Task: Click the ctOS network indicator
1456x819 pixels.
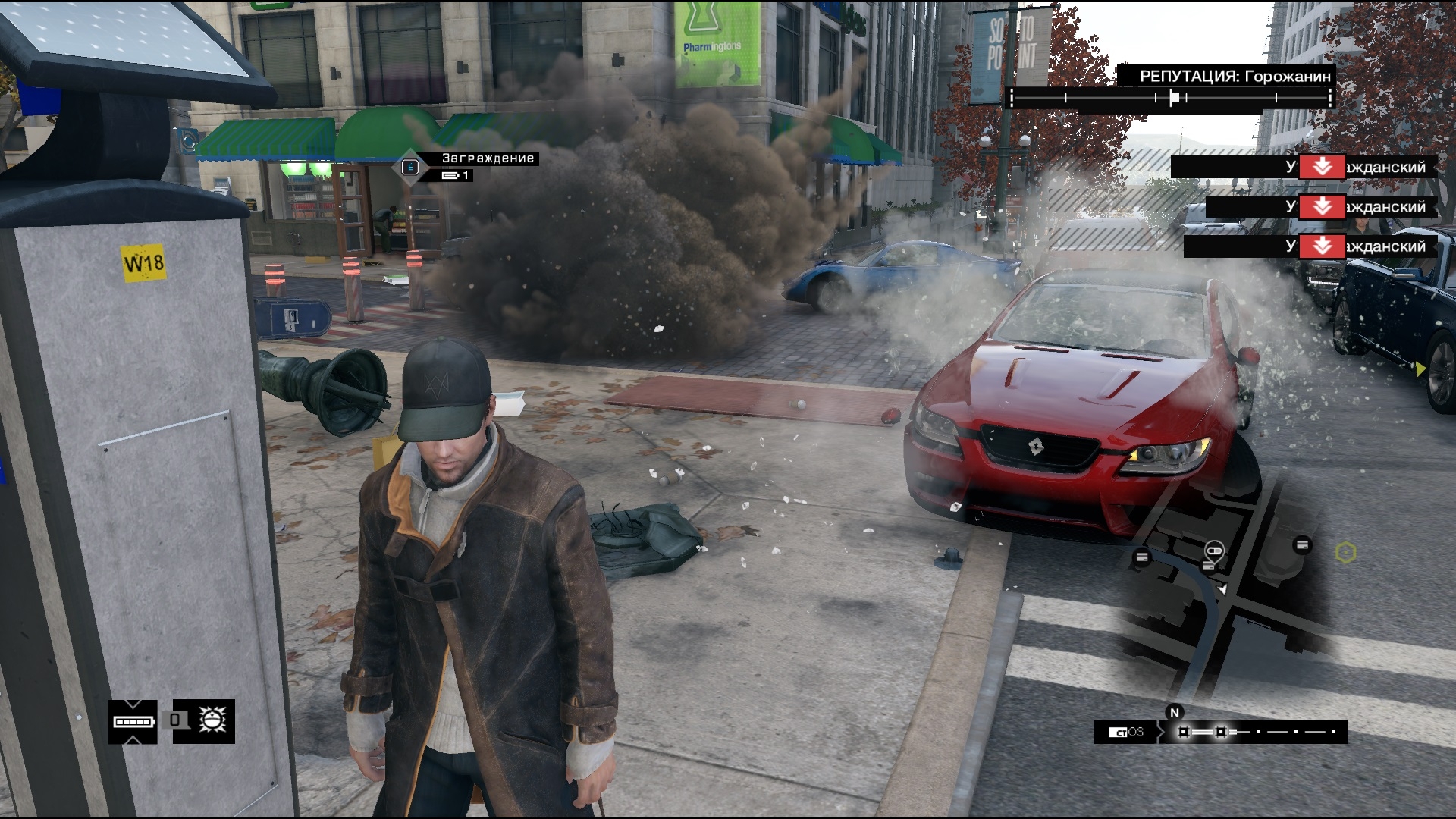Action: coord(1126,732)
